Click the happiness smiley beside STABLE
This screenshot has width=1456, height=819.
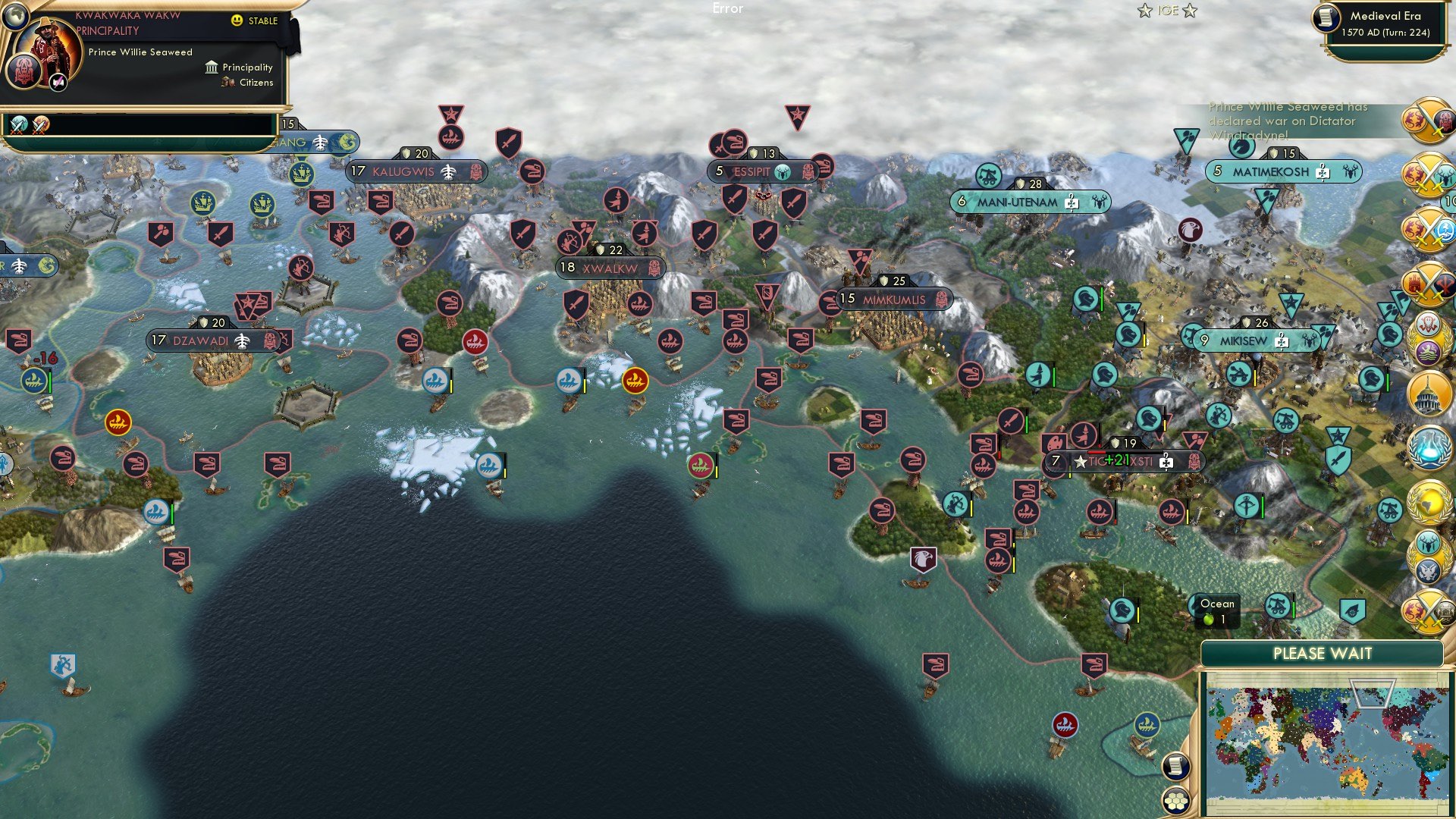(237, 21)
